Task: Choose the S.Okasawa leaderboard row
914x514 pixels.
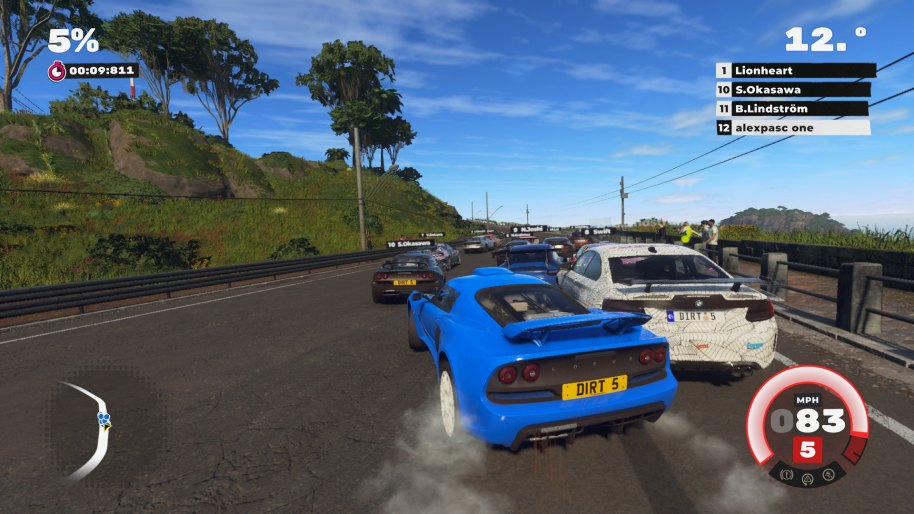Action: click(x=795, y=89)
